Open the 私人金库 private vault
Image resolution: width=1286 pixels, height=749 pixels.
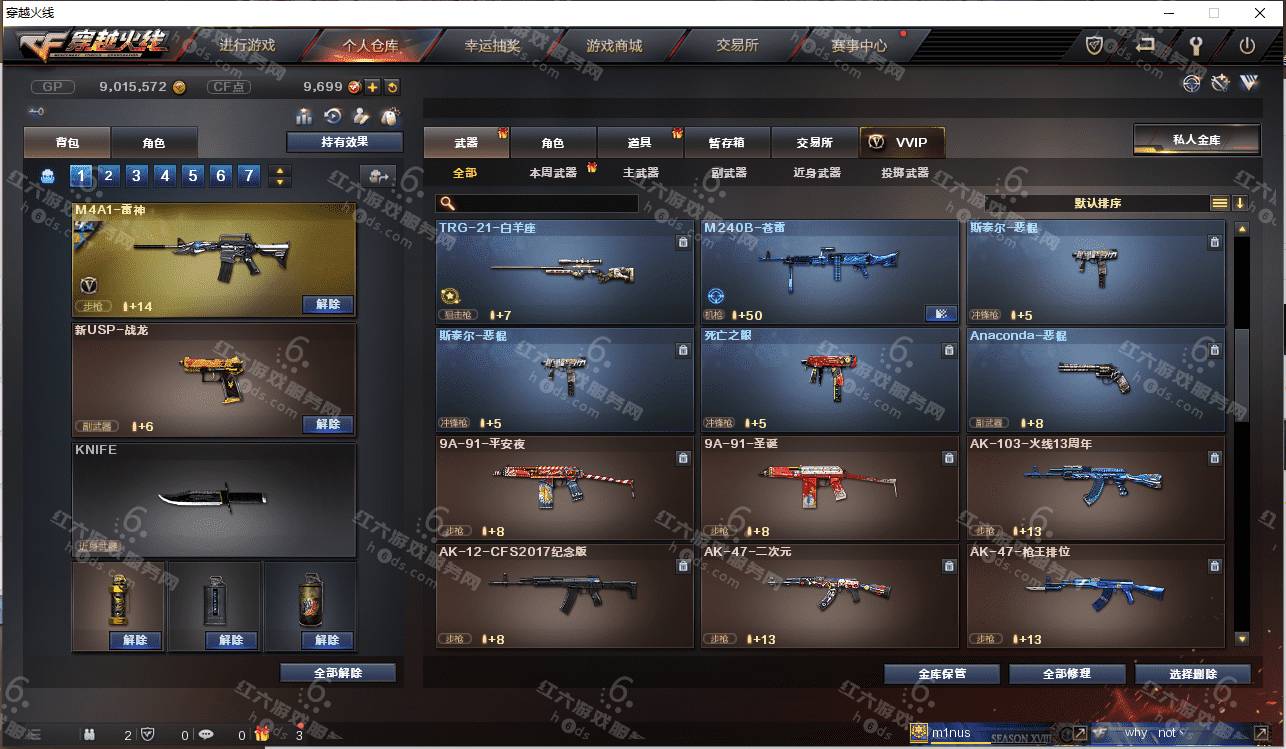1195,140
